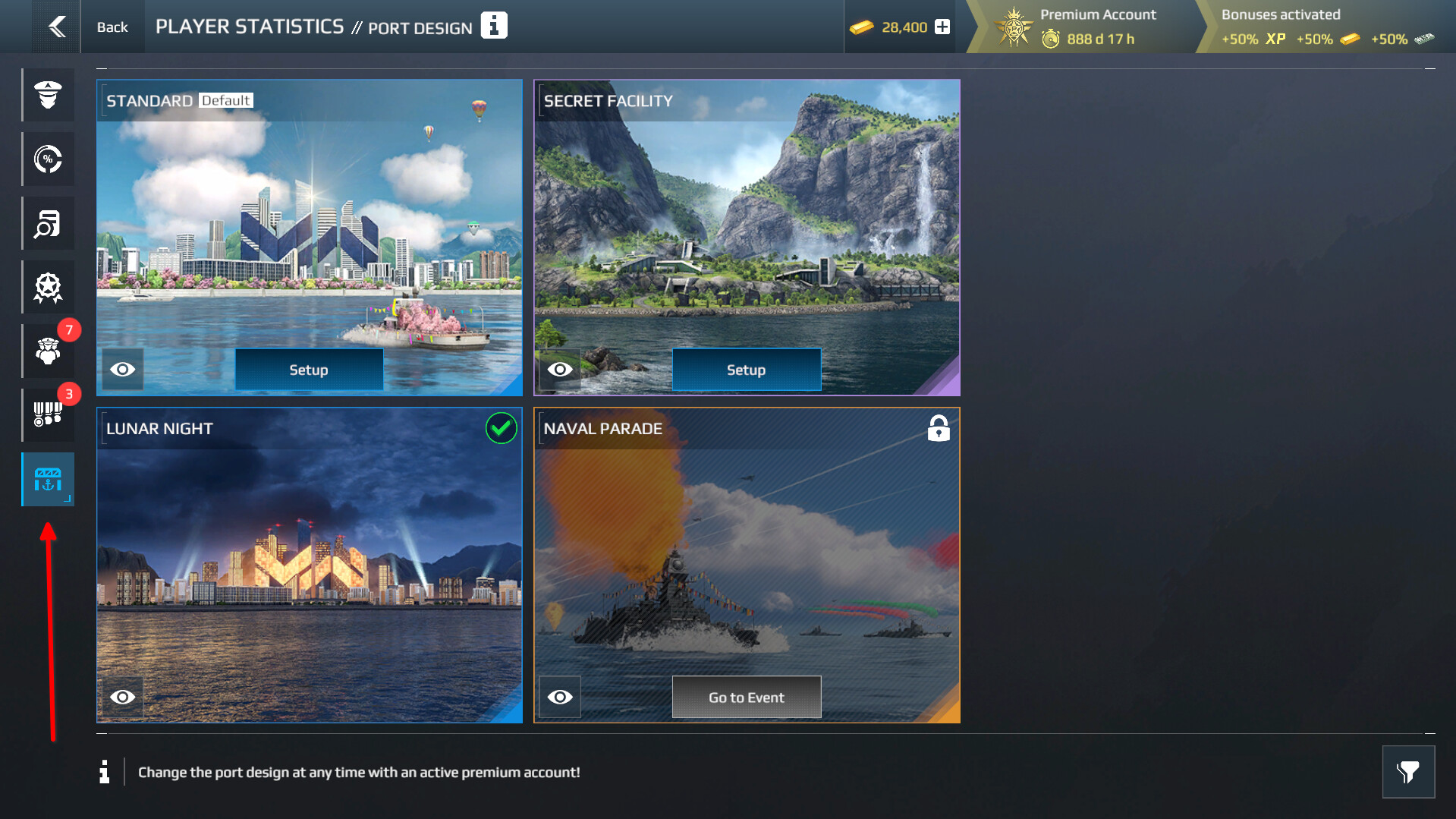
Task: Open the crest tab with 7 notifications
Action: pyautogui.click(x=48, y=351)
